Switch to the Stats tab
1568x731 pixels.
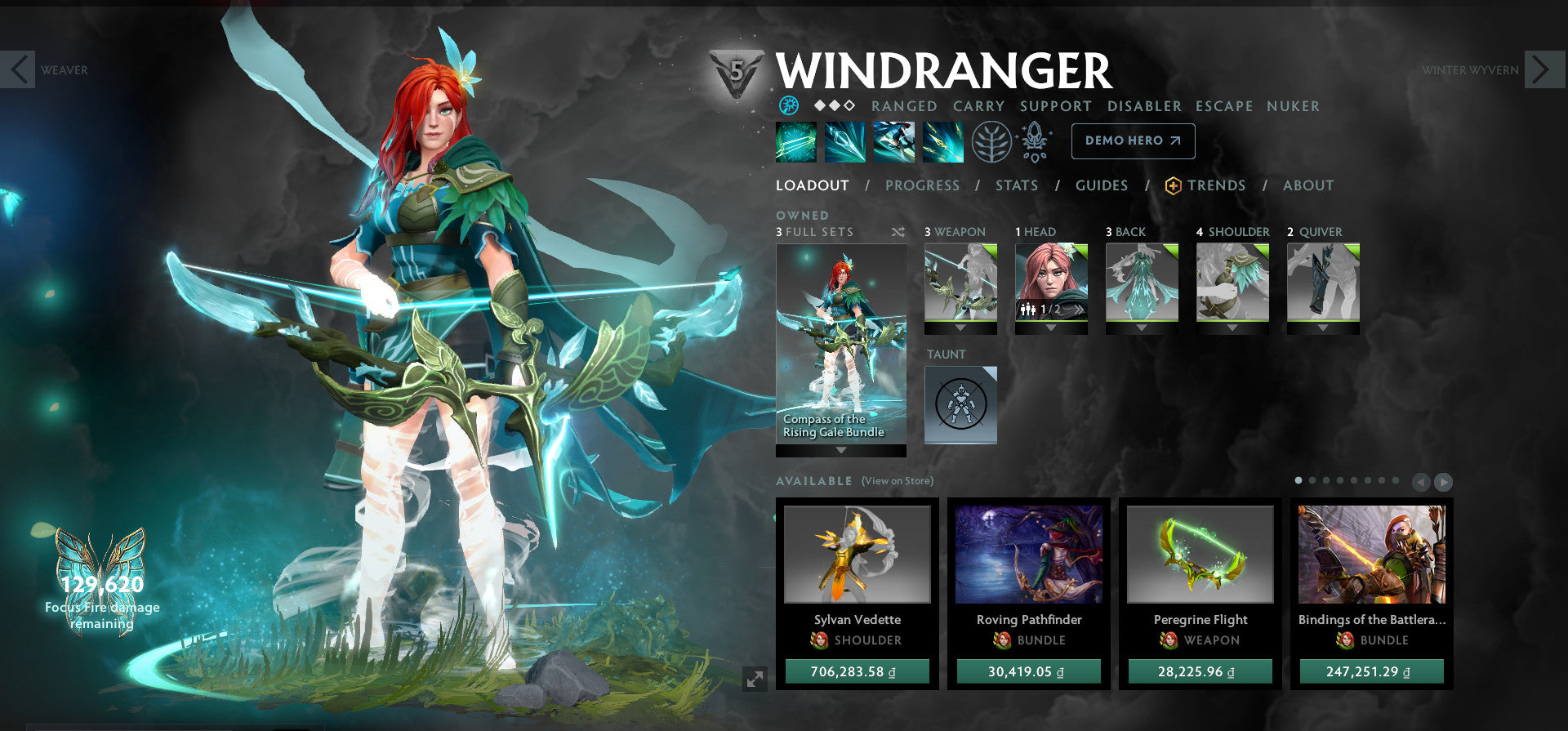pyautogui.click(x=1017, y=185)
